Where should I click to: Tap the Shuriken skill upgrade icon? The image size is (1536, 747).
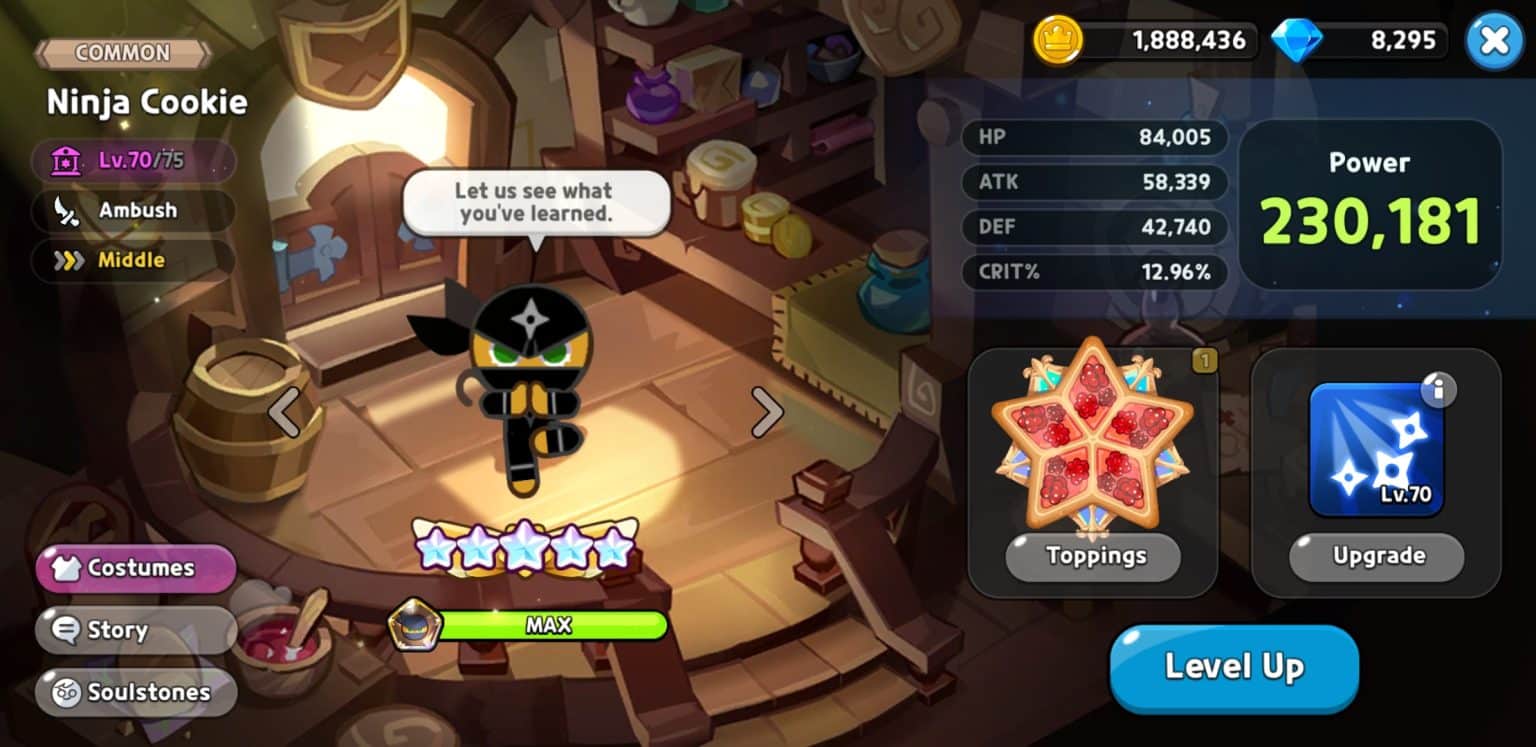[1375, 448]
